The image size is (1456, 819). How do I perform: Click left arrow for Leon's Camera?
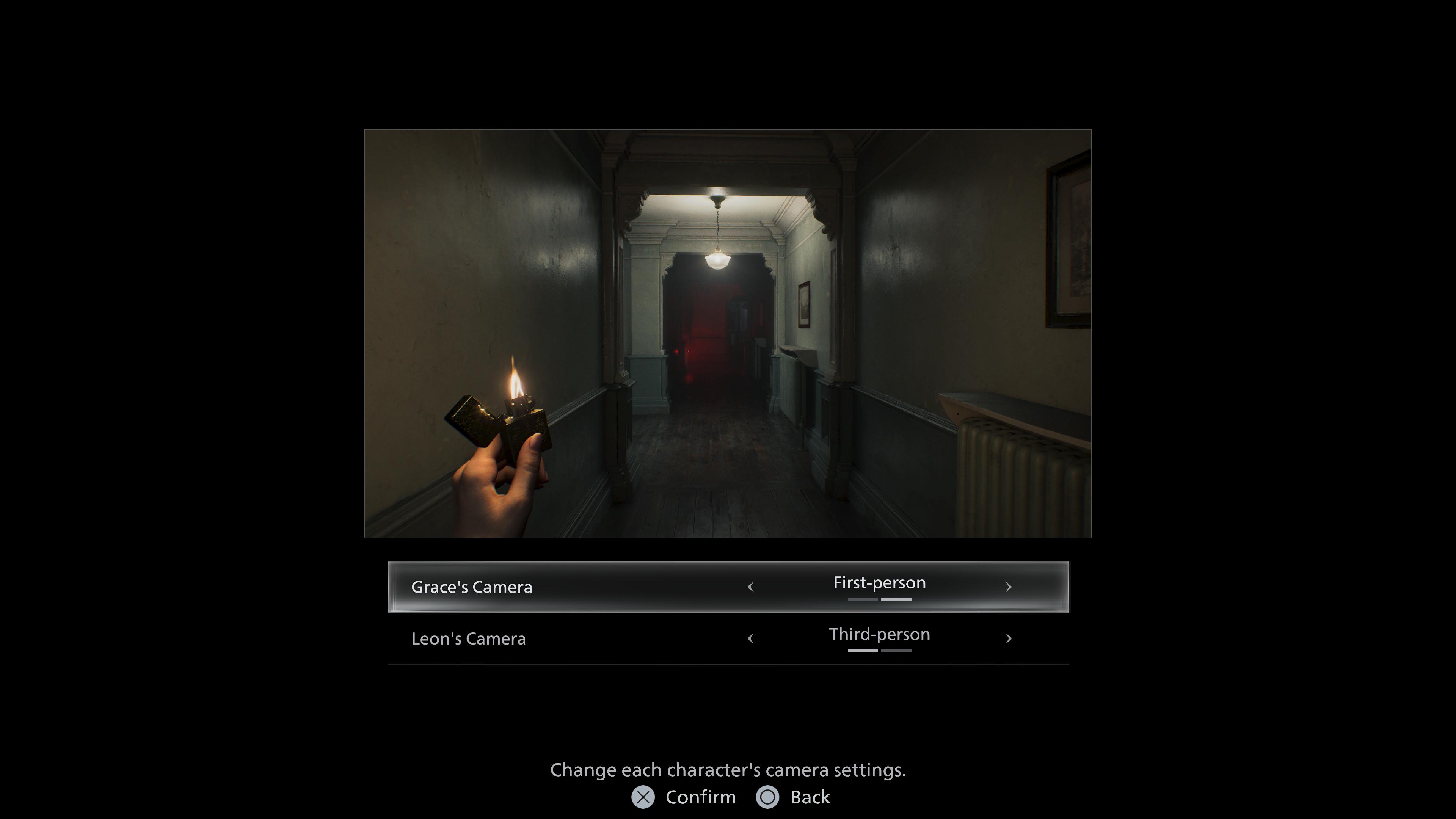[751, 639]
